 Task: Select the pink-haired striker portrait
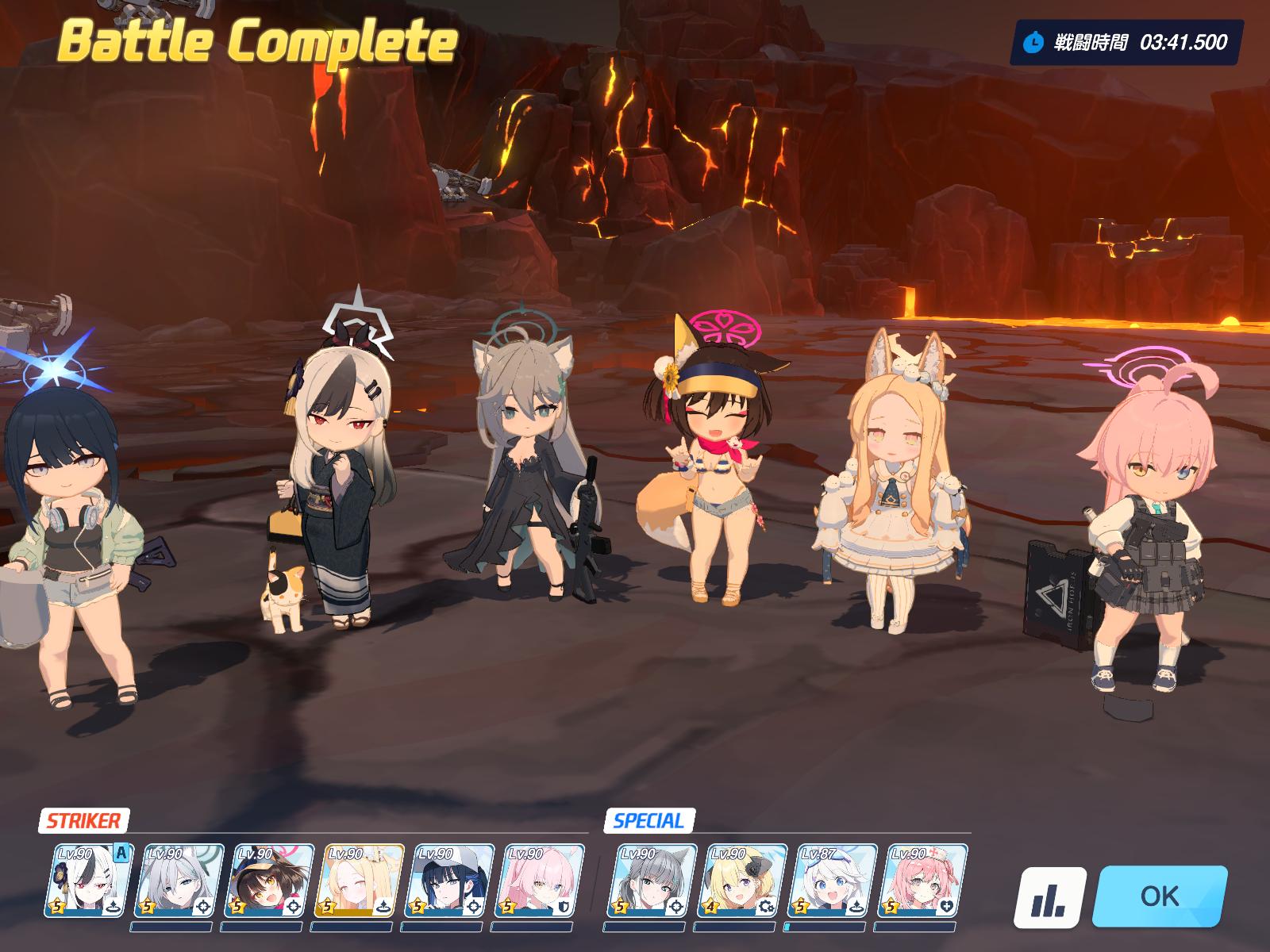pyautogui.click(x=540, y=881)
